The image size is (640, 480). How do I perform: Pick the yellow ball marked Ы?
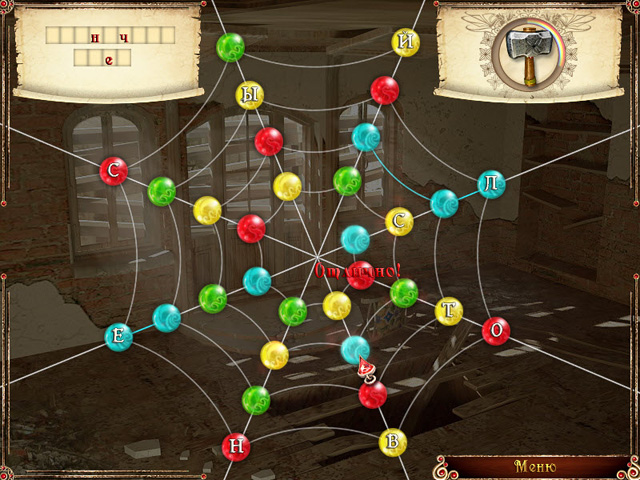coord(250,95)
